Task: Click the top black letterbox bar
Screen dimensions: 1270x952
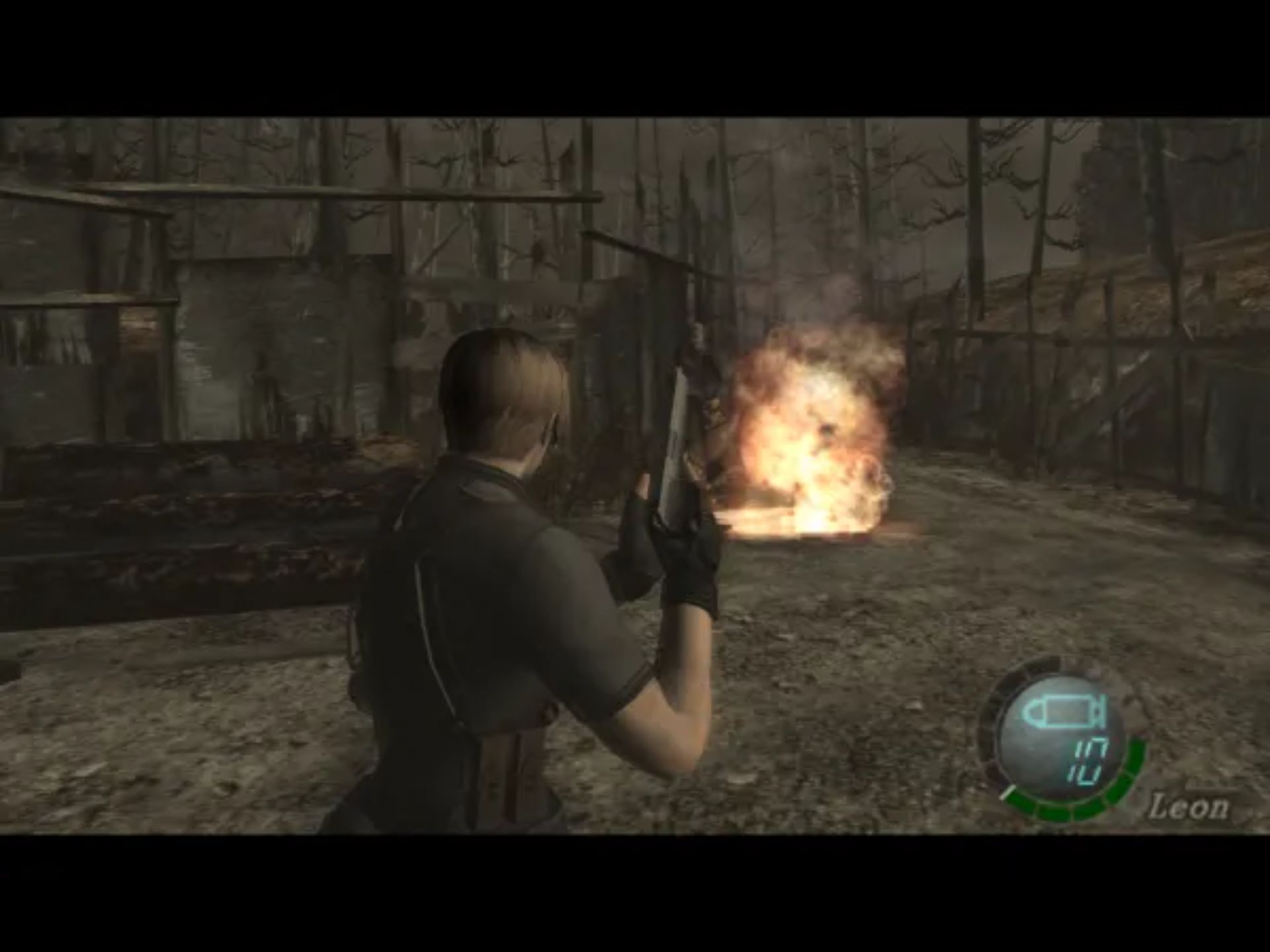Action: click(x=635, y=53)
